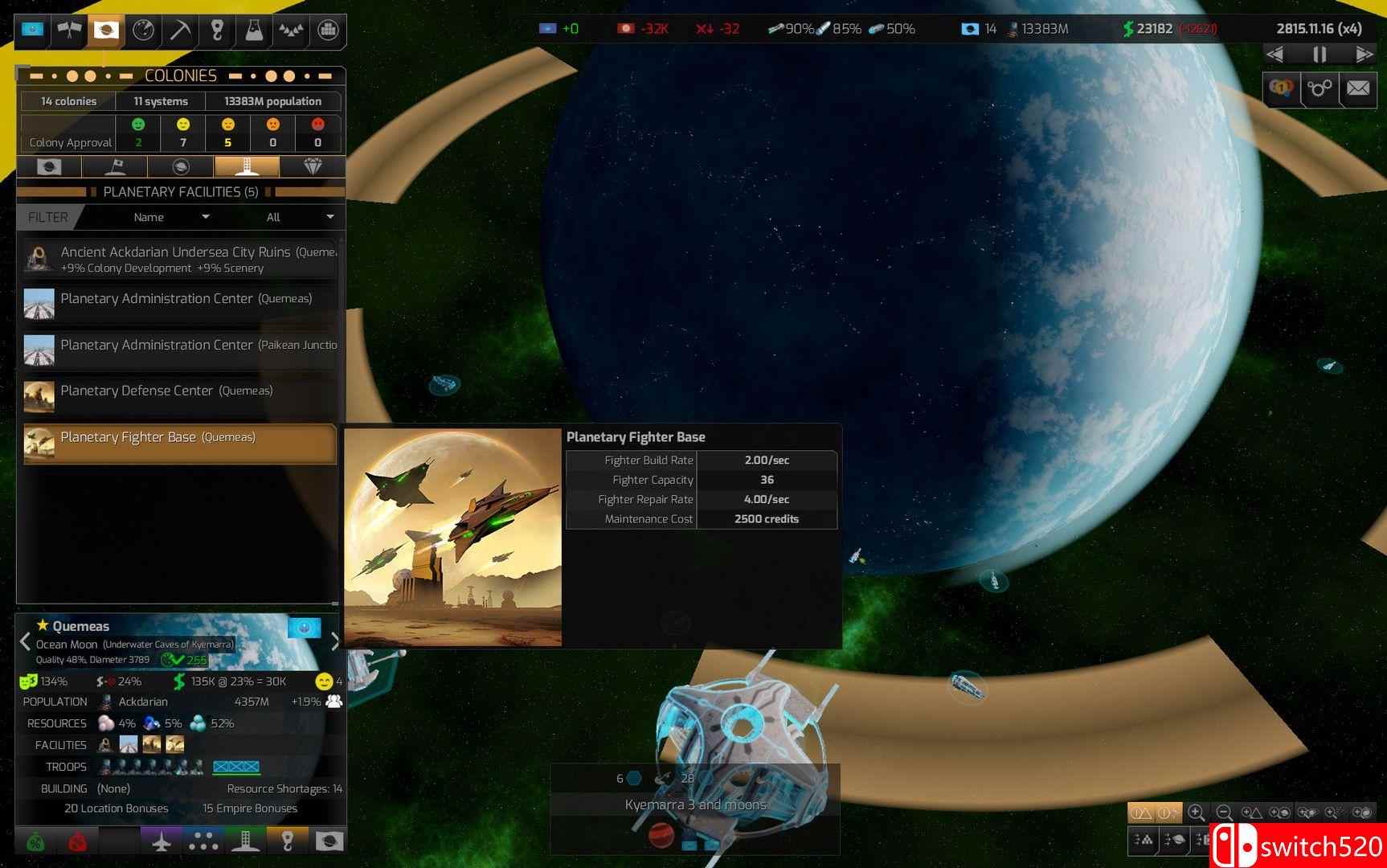1387x868 pixels.
Task: Click the purple fighter jet icon at bottom
Action: (162, 841)
